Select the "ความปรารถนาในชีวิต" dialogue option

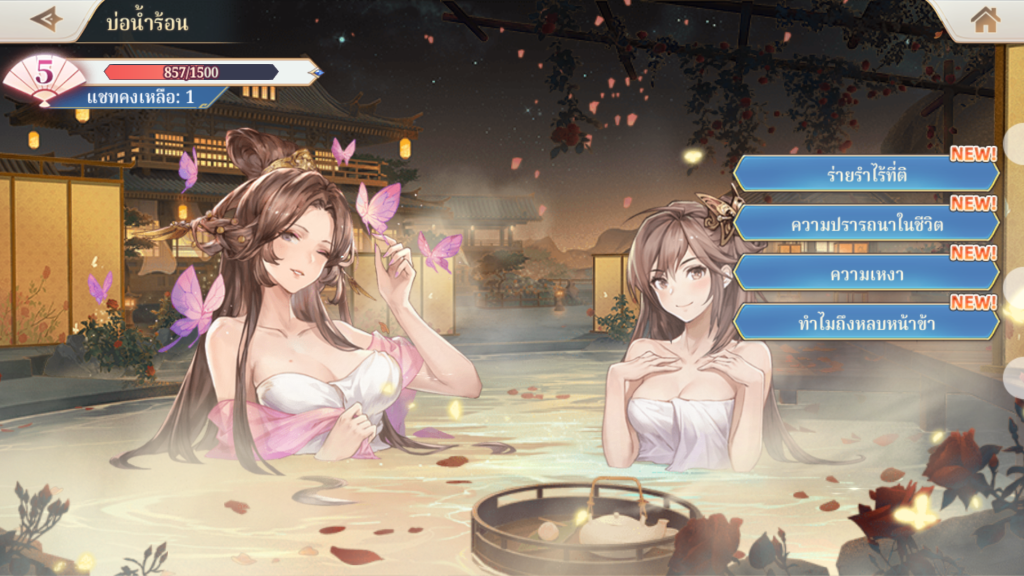coord(866,223)
